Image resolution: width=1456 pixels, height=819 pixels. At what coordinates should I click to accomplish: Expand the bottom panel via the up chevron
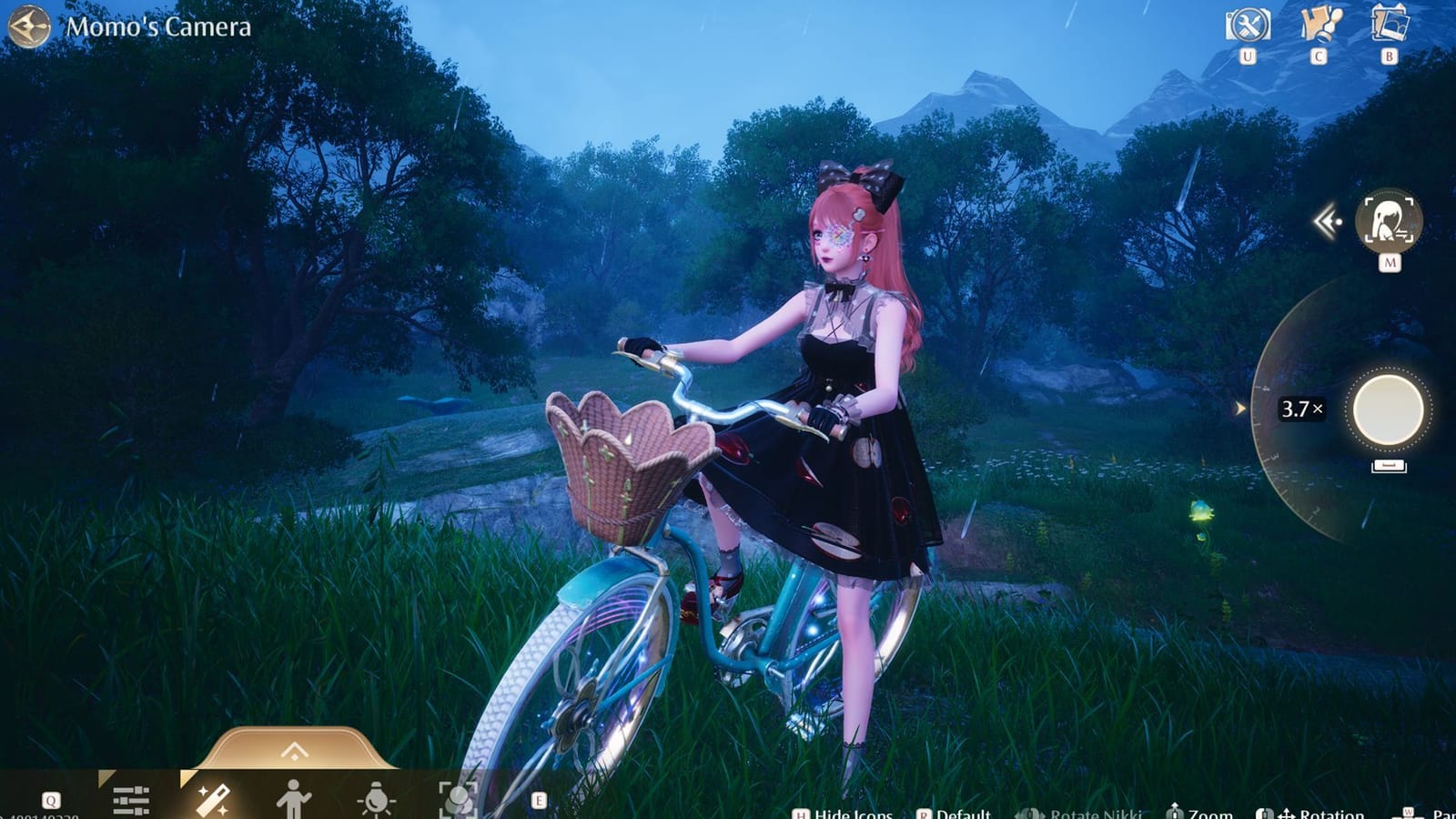(293, 748)
